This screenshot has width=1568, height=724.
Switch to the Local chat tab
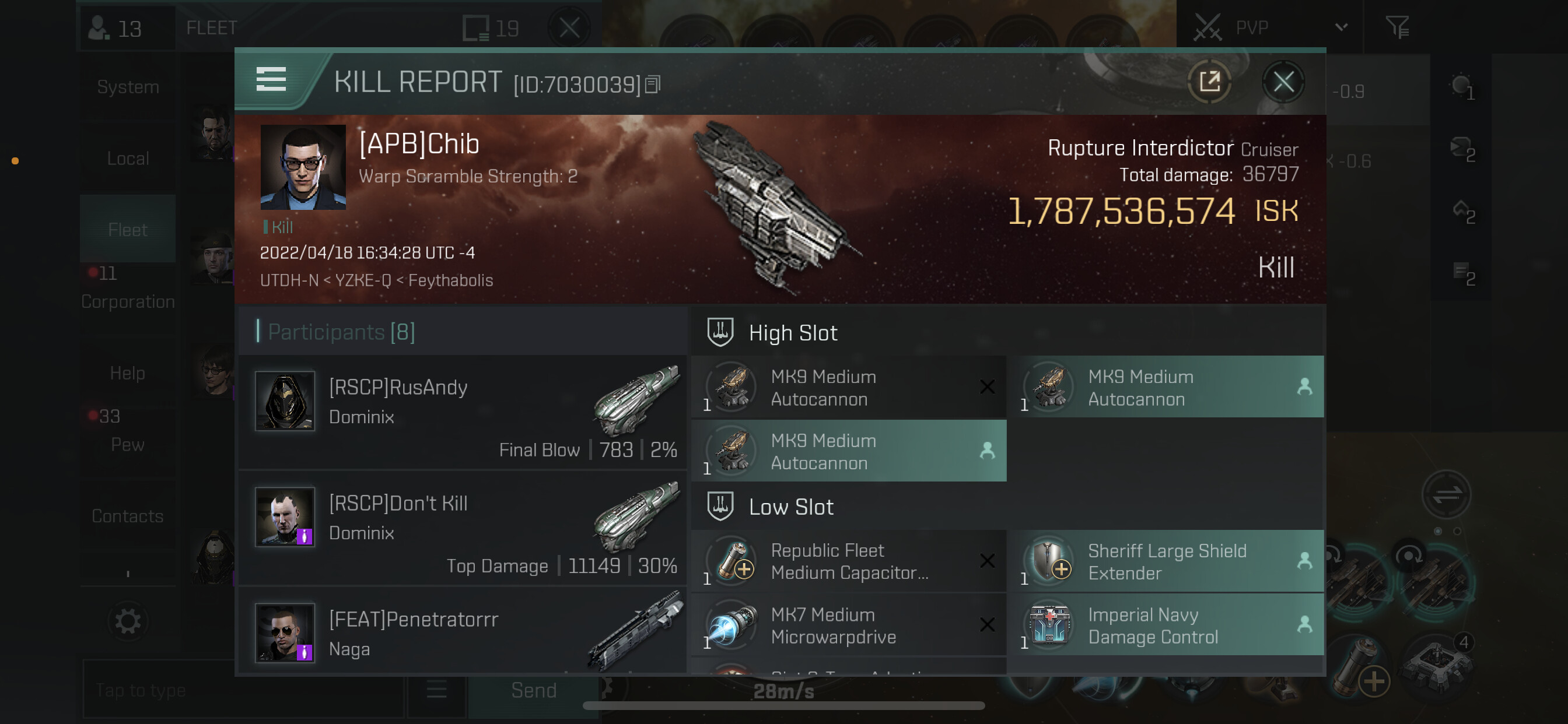pyautogui.click(x=128, y=159)
